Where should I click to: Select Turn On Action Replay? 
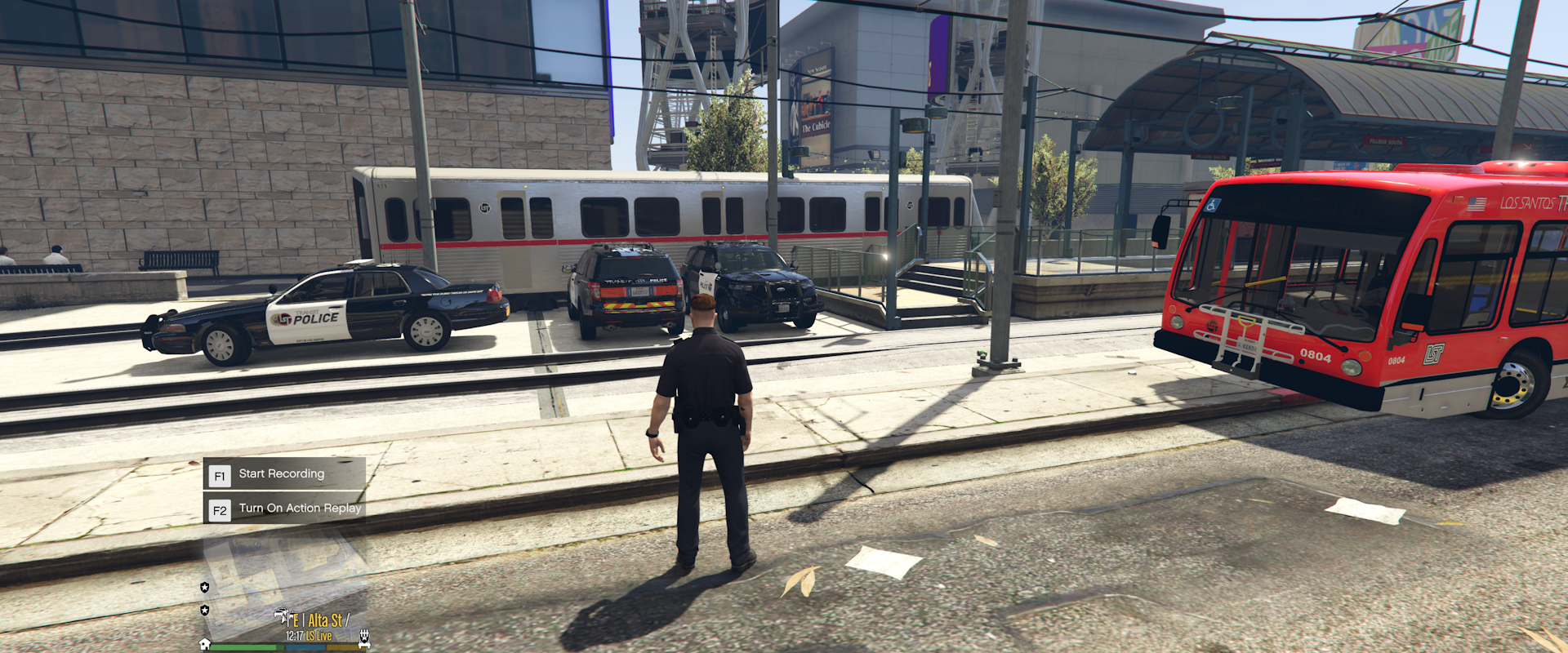click(x=283, y=509)
